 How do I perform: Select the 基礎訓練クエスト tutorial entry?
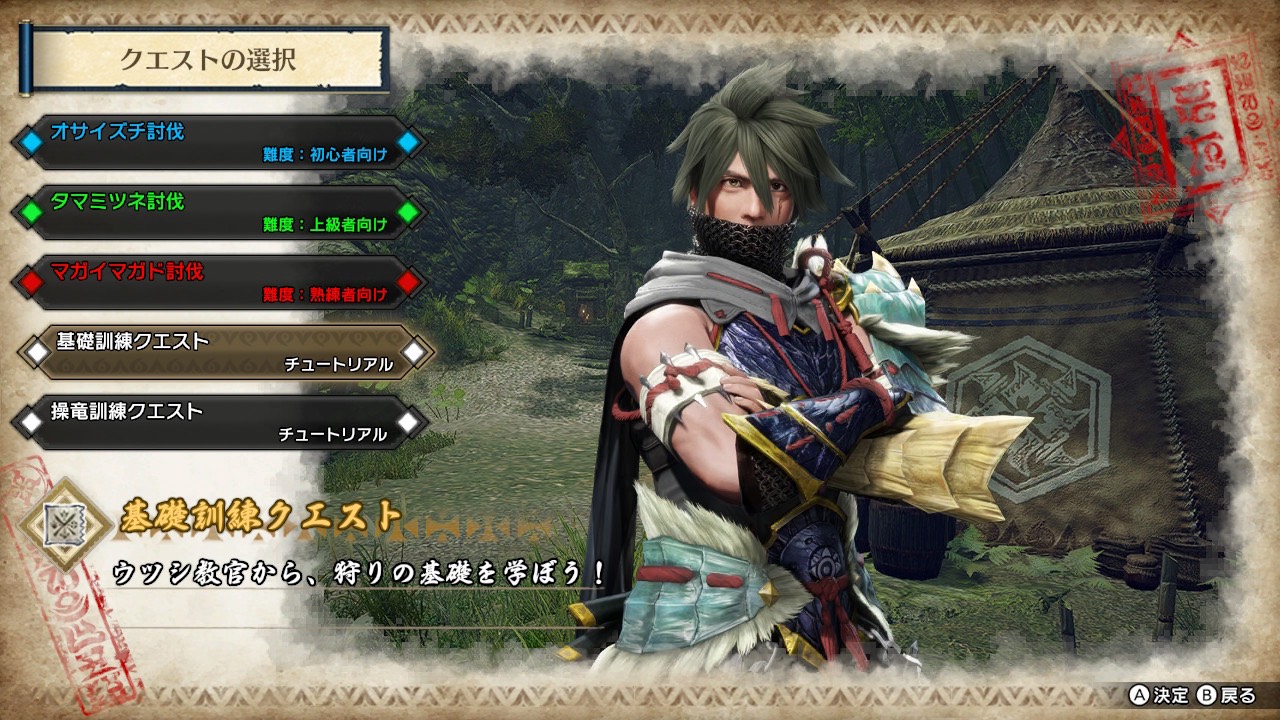pos(224,352)
